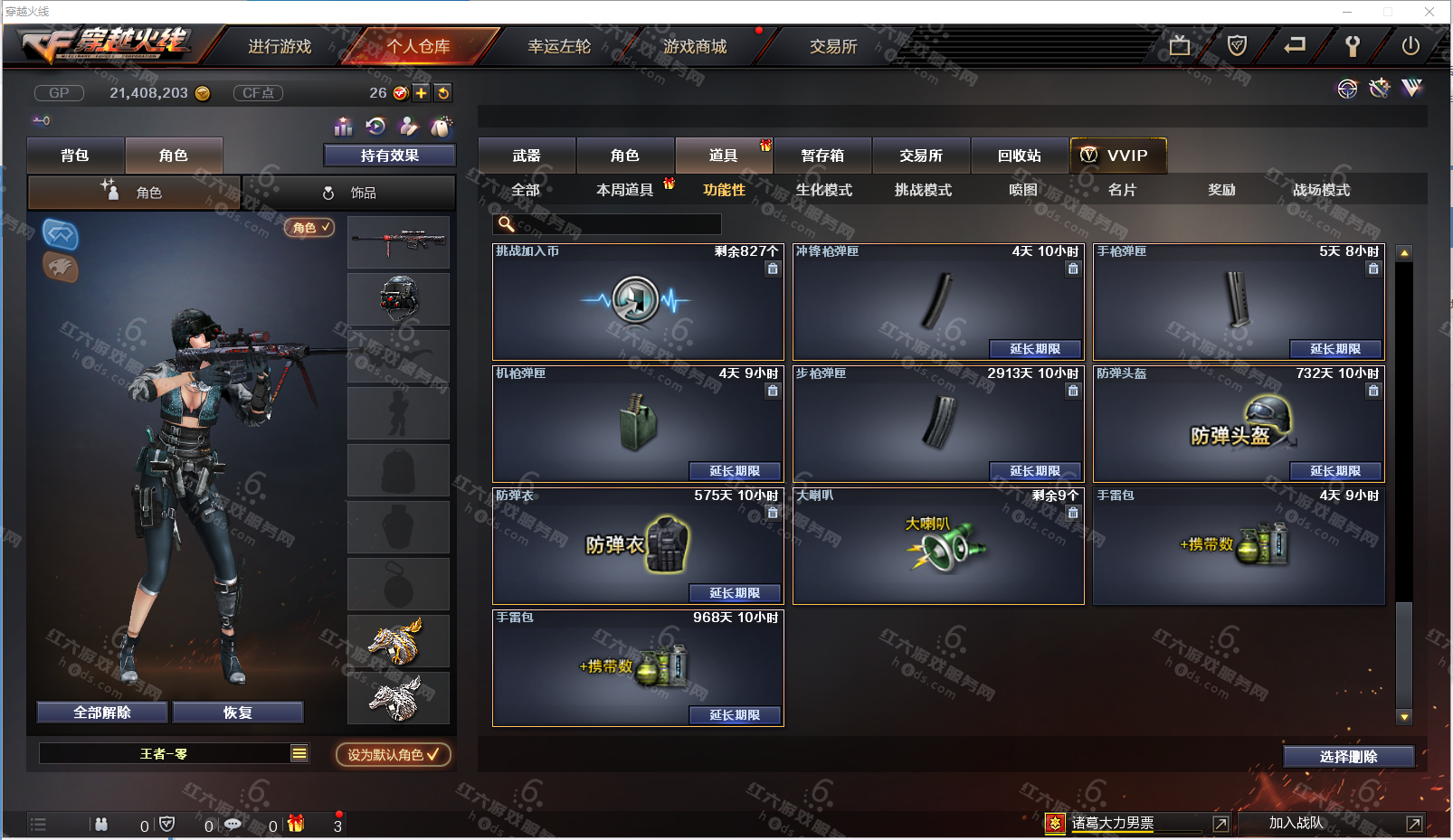The height and width of the screenshot is (840, 1453).
Task: Set character as default with 设为默认角色
Action: (x=393, y=754)
